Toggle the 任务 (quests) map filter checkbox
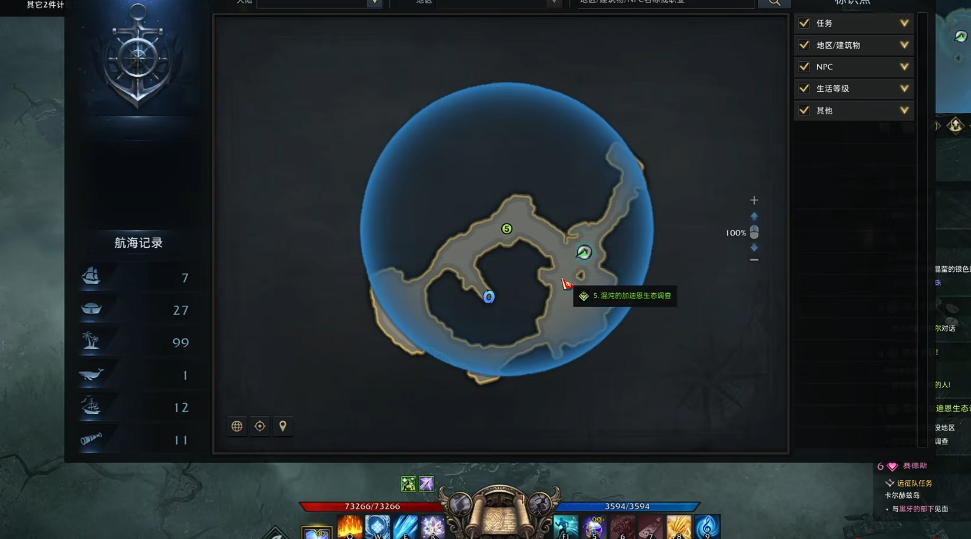 click(803, 23)
